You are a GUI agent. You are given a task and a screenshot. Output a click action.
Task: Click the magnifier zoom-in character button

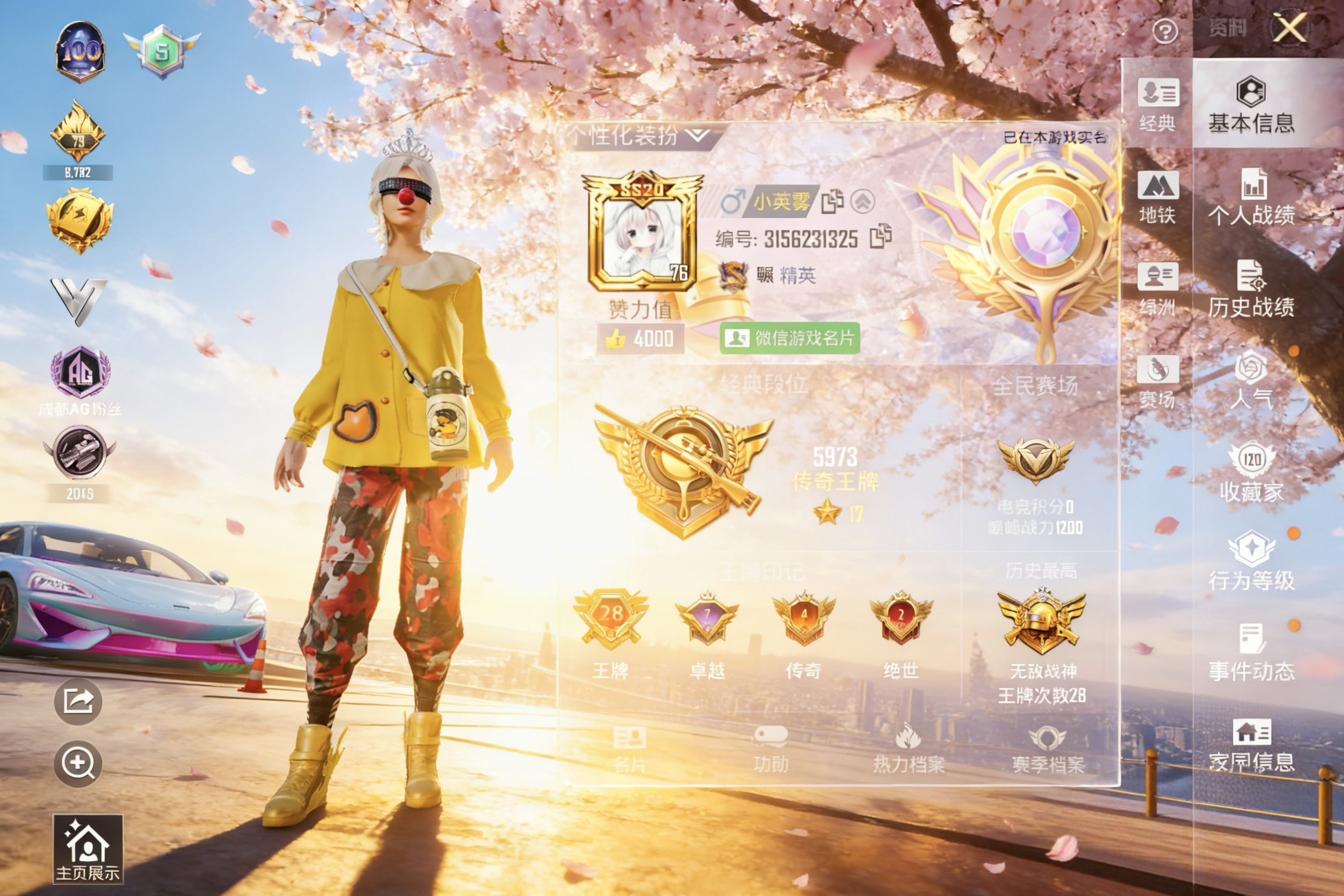(x=78, y=763)
